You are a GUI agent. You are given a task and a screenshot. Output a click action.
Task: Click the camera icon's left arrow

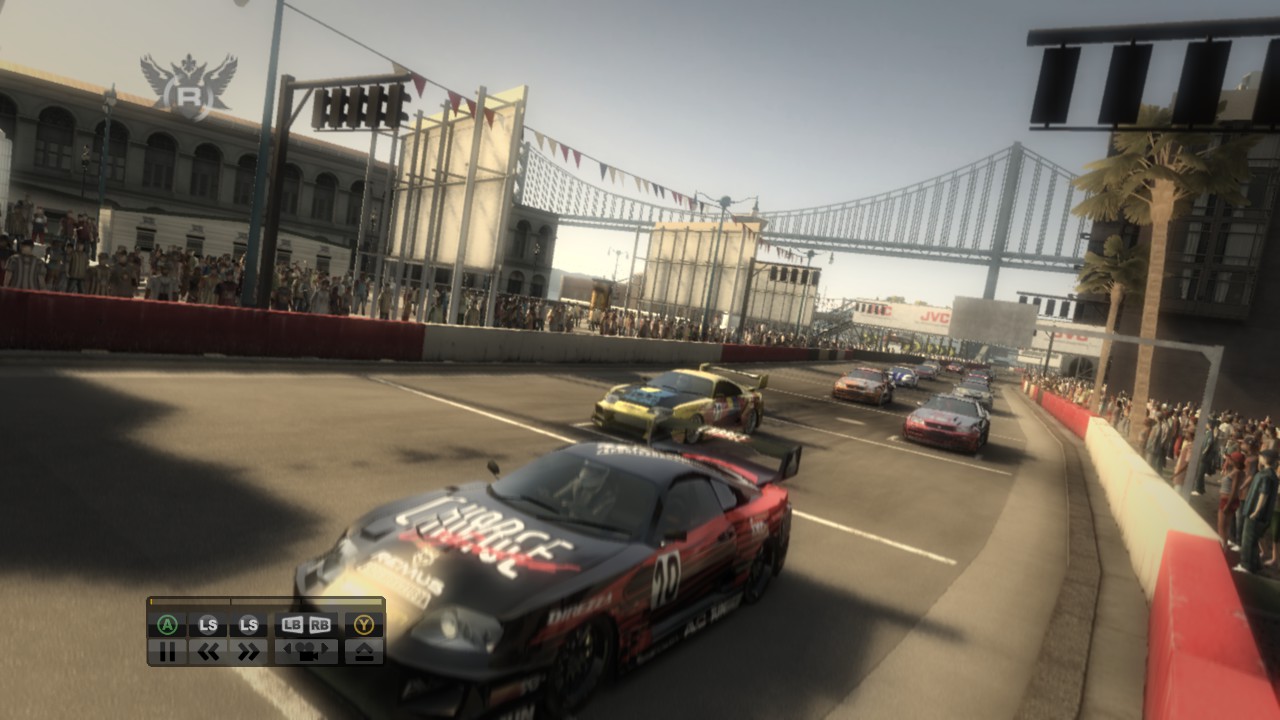tap(288, 648)
